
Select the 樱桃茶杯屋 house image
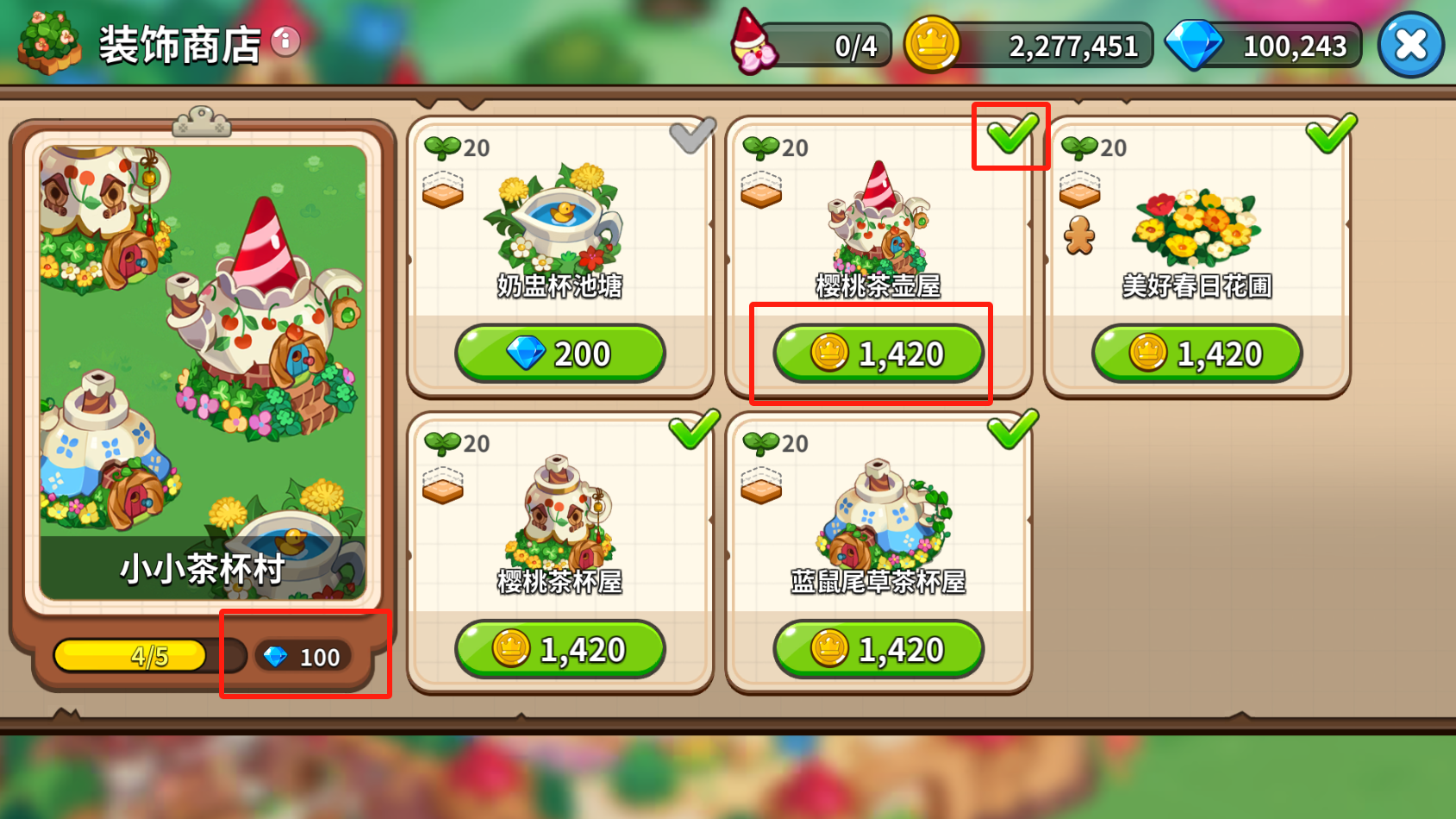(562, 513)
